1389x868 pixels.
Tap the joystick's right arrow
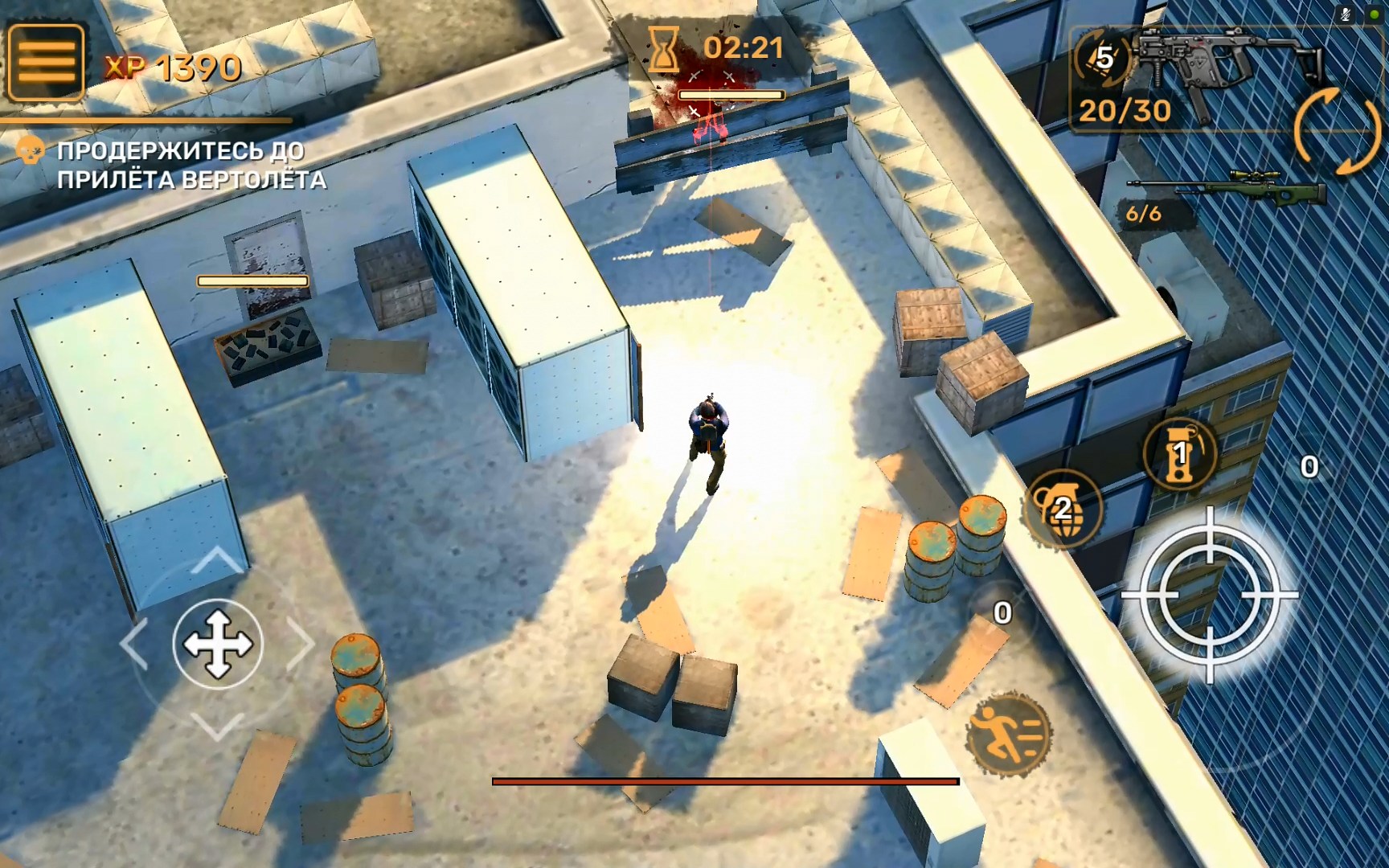point(301,643)
